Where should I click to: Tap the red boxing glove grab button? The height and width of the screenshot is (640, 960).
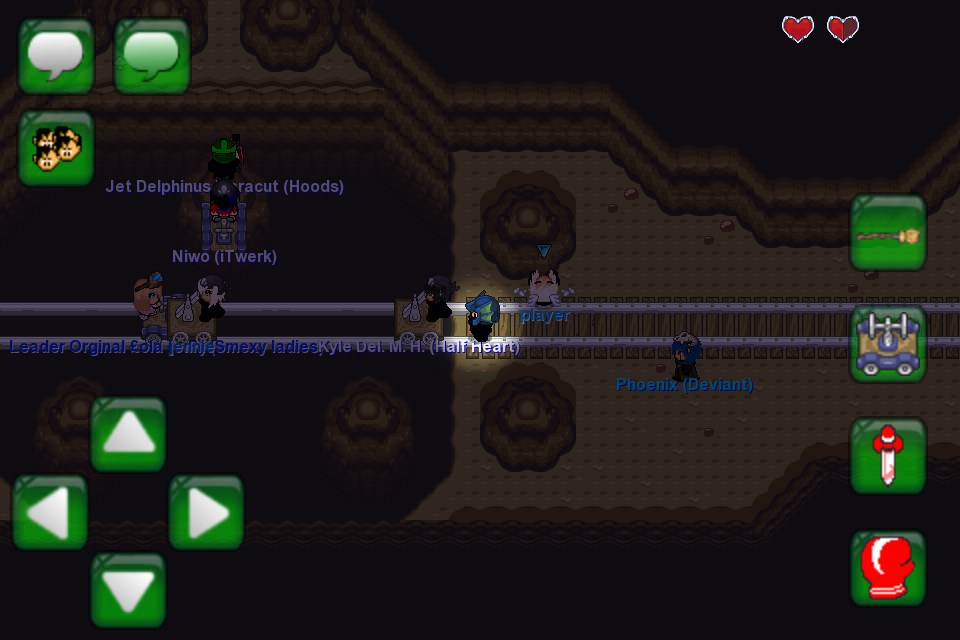pos(888,568)
